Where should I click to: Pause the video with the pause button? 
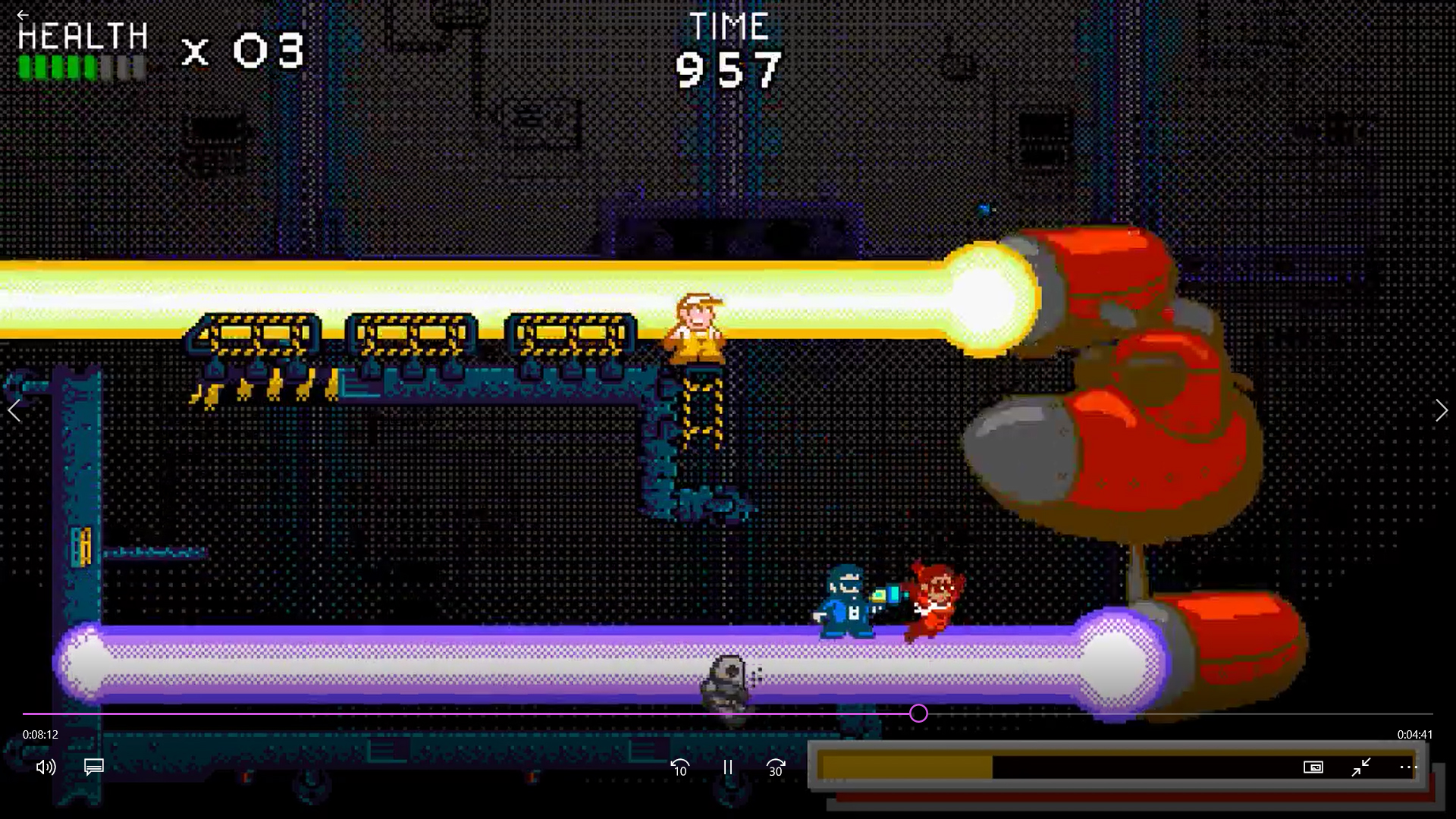click(x=727, y=767)
